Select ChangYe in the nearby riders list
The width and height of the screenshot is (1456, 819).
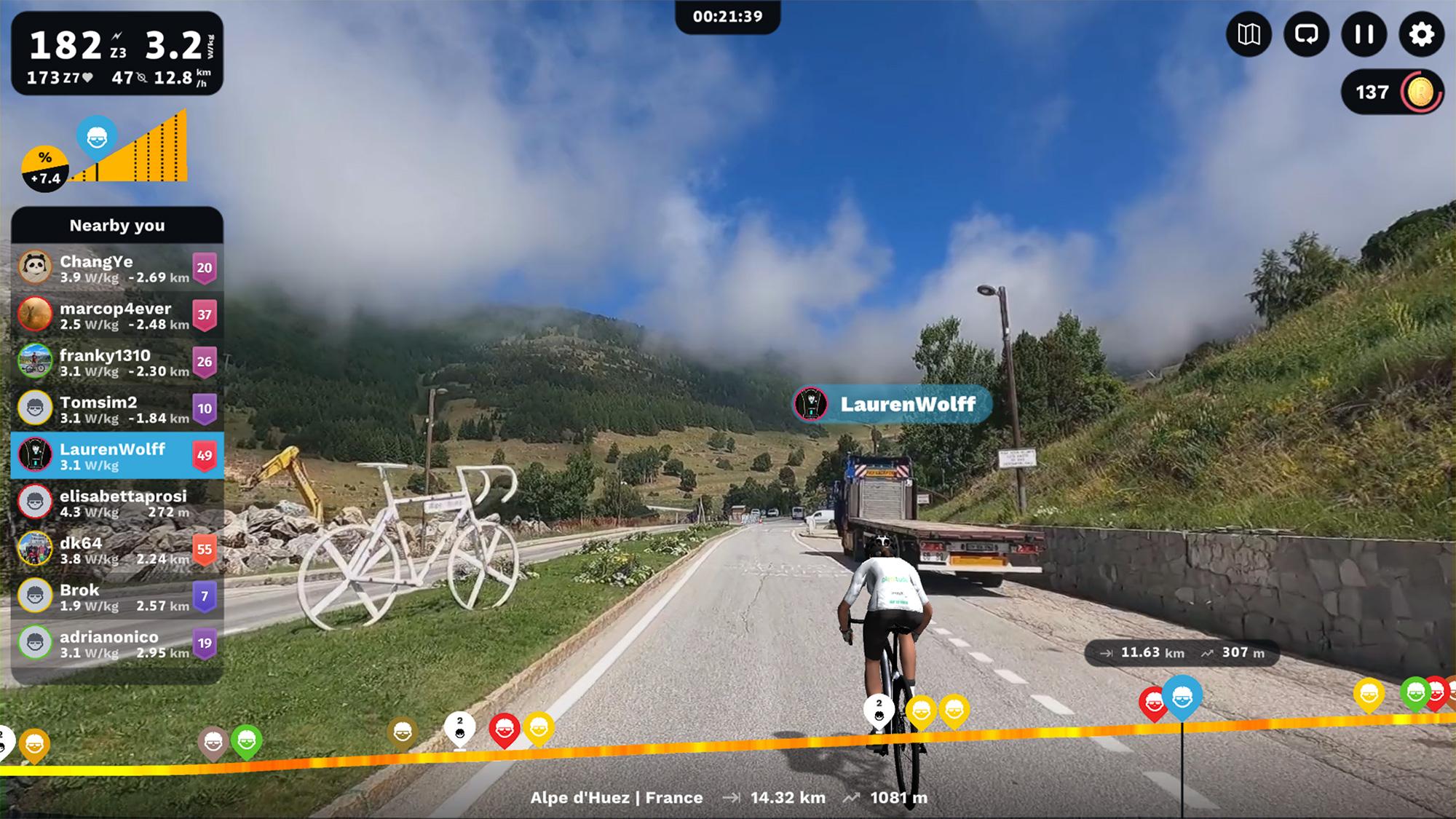(116, 268)
